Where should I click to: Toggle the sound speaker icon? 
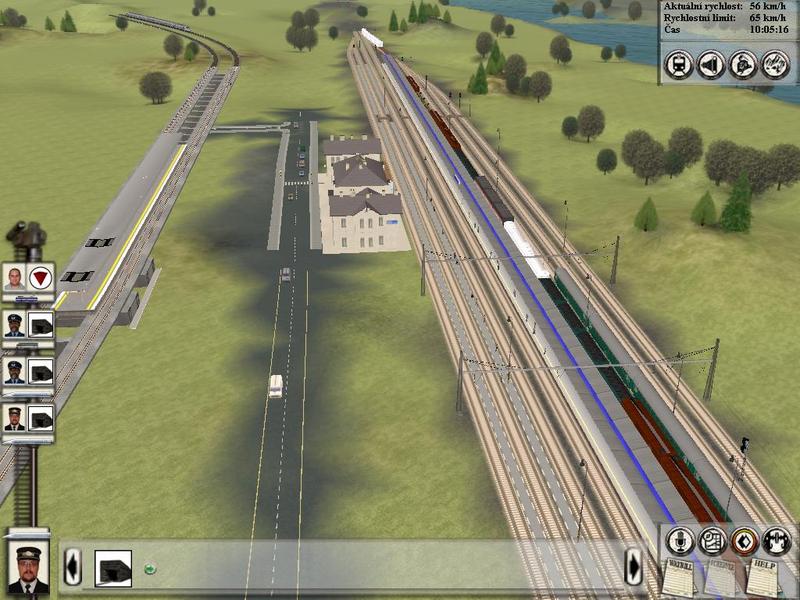[711, 65]
